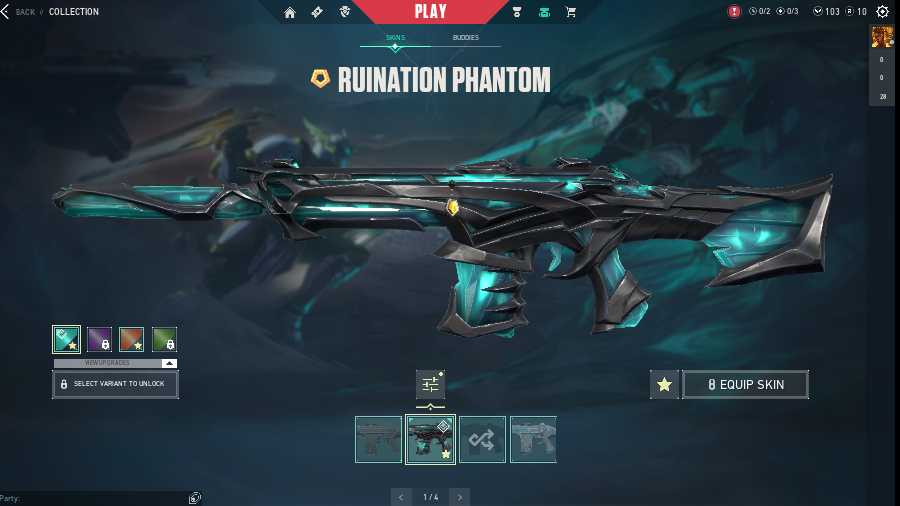Click Select Variant to Unlock button
The width and height of the screenshot is (900, 506).
[x=115, y=384]
